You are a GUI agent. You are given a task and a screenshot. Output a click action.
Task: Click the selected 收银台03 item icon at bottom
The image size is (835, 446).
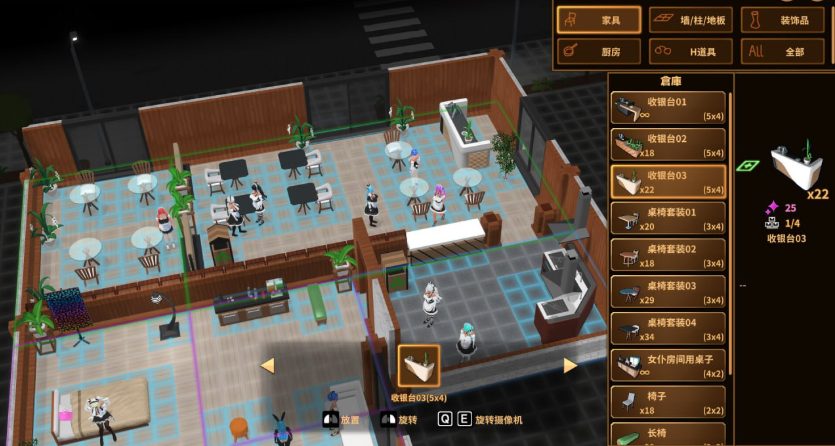[x=419, y=367]
